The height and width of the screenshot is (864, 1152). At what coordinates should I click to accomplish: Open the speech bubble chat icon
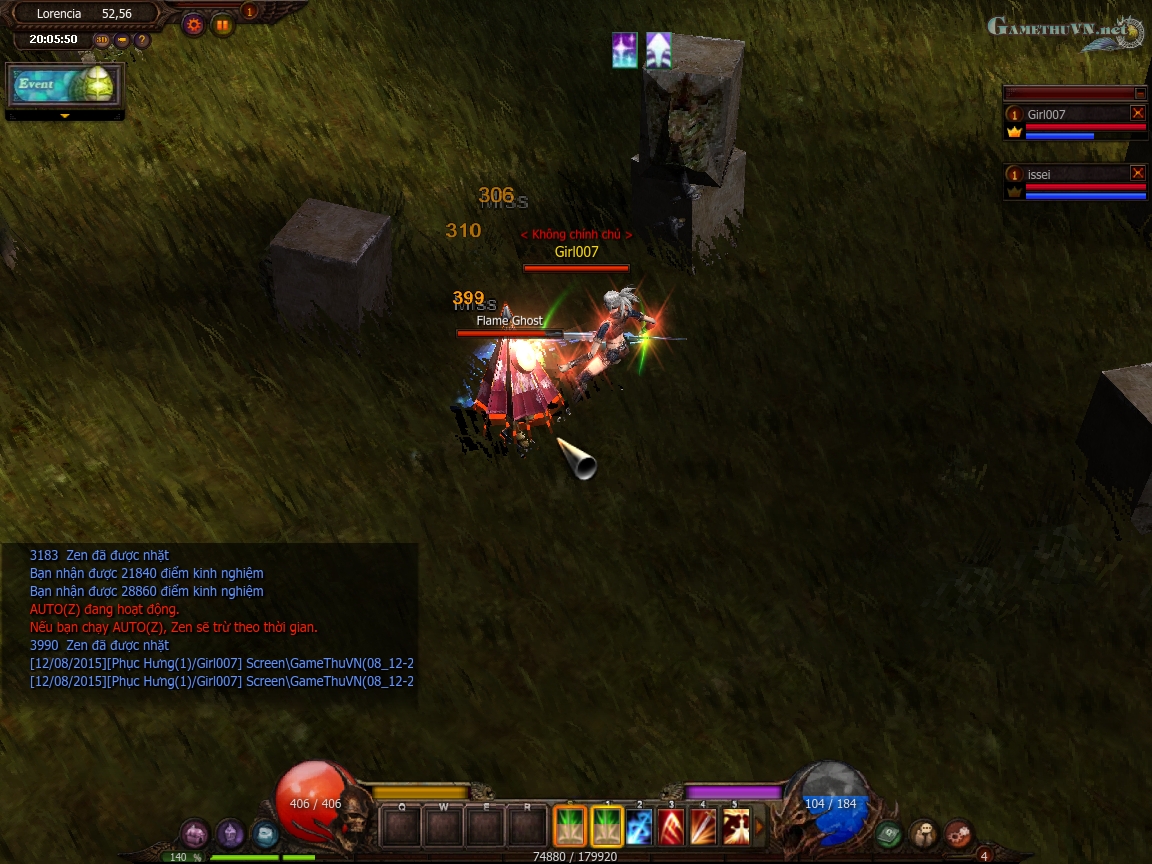[x=265, y=832]
